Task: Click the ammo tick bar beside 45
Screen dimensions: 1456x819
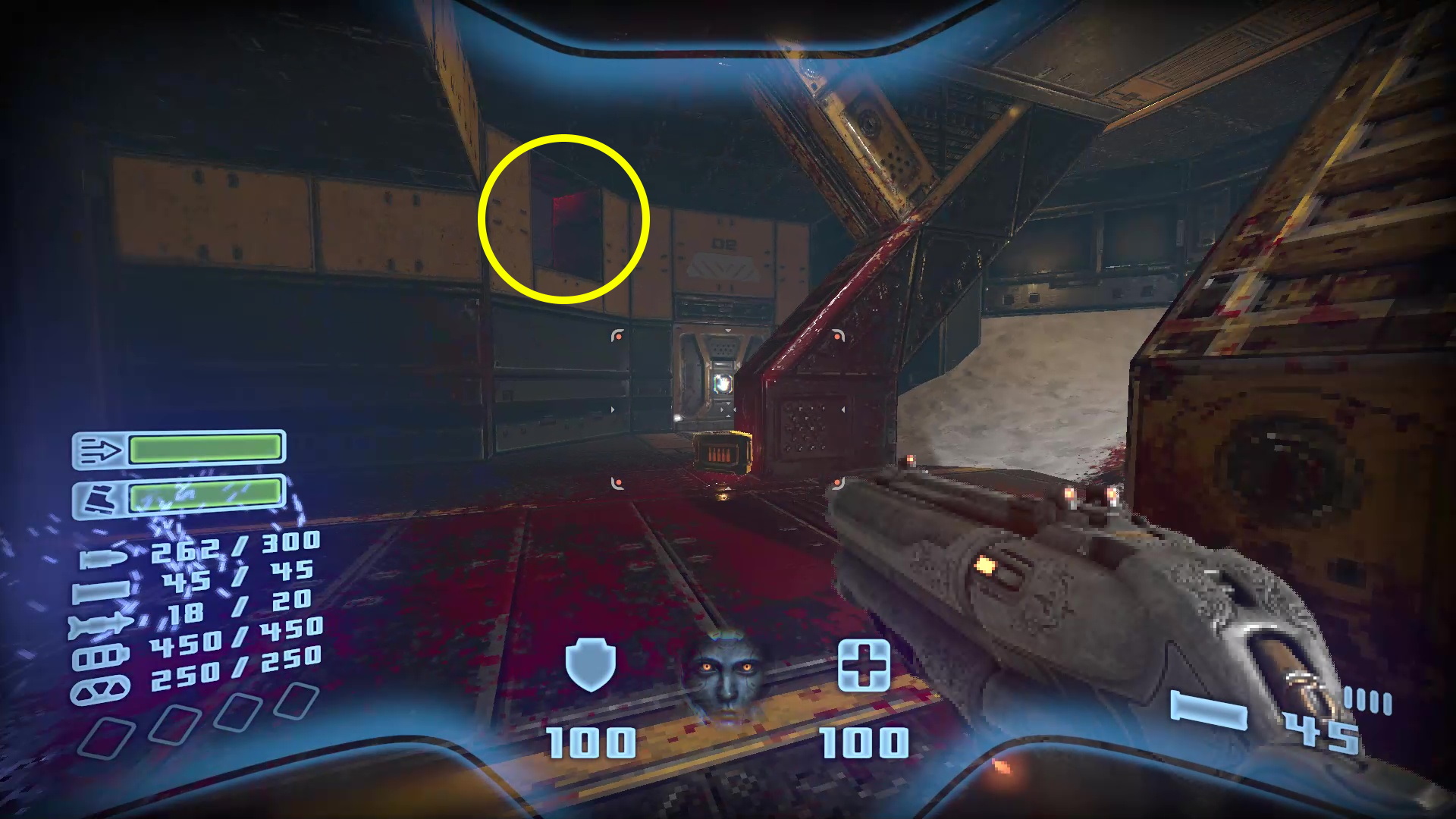Action: point(1367,700)
